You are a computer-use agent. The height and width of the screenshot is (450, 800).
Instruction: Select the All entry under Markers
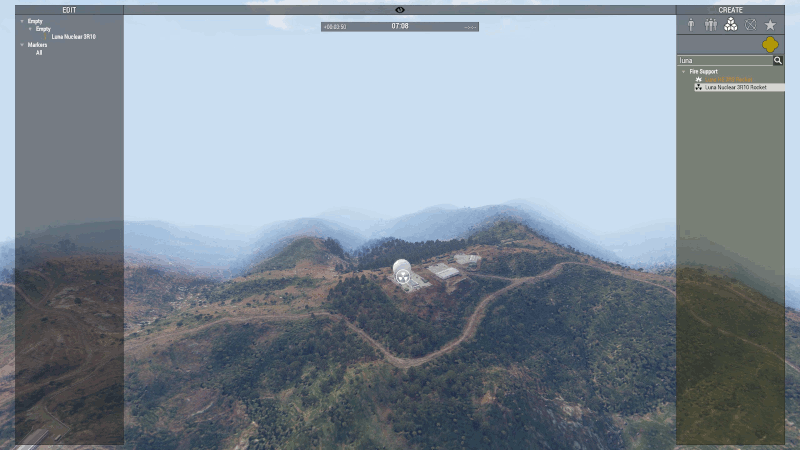point(39,53)
